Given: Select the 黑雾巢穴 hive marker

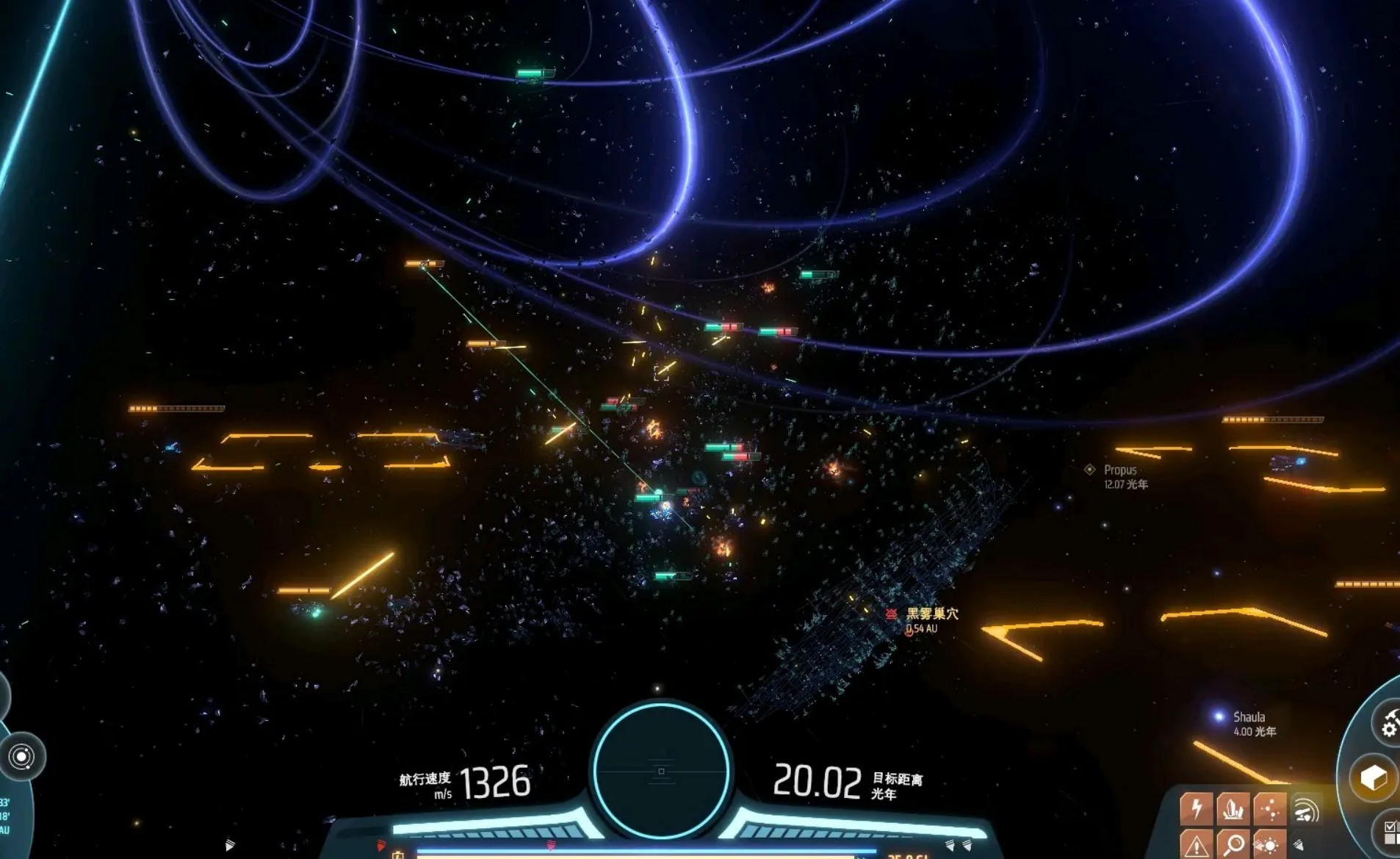Looking at the screenshot, I should coord(892,614).
